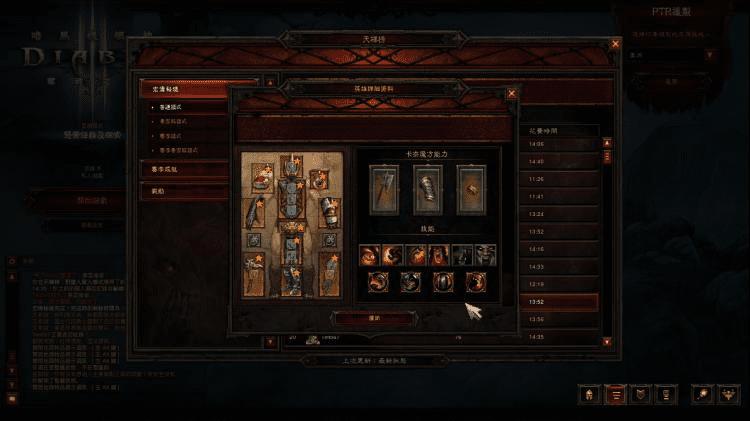Close the hero details popup
This screenshot has height=421, width=750.
pyautogui.click(x=512, y=94)
